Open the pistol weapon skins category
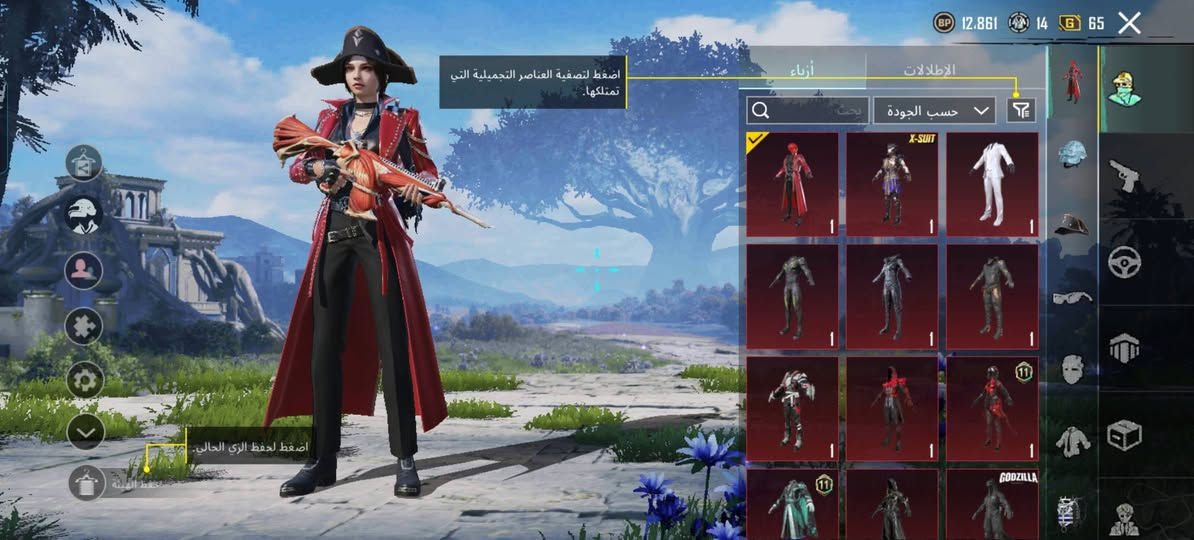The image size is (1194, 540). click(x=1125, y=177)
